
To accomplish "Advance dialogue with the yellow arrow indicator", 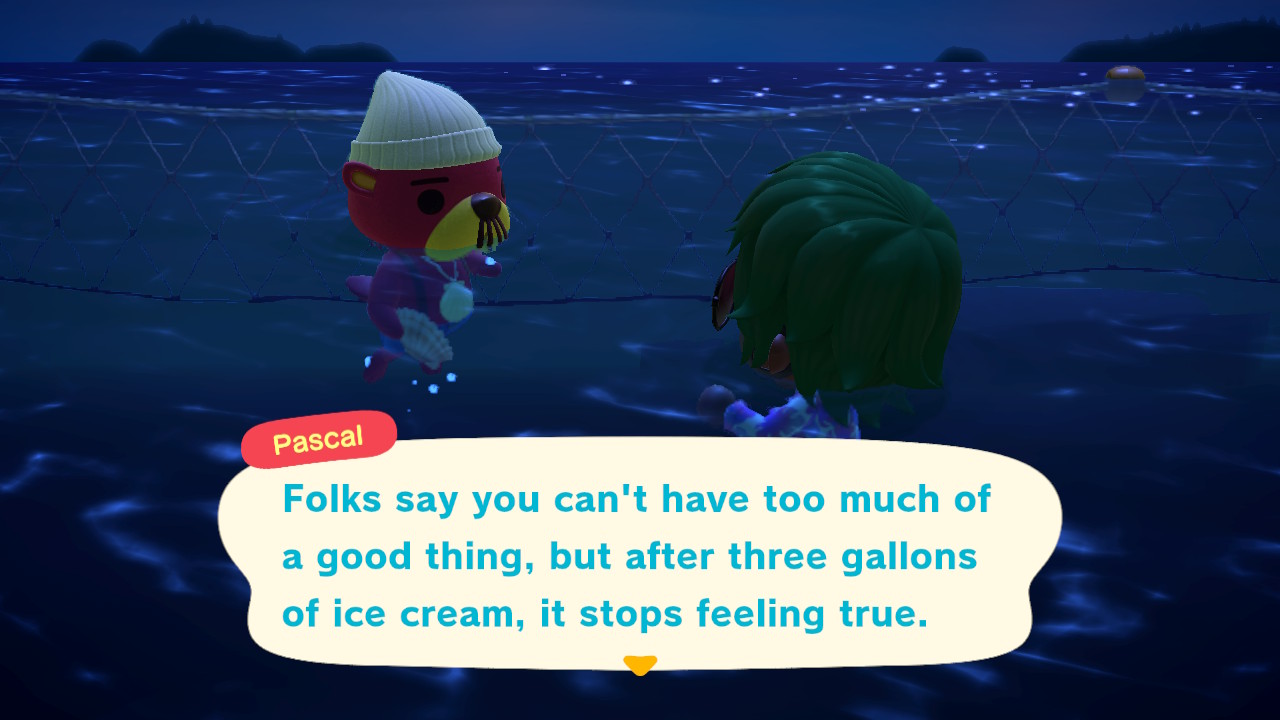I will pos(640,665).
